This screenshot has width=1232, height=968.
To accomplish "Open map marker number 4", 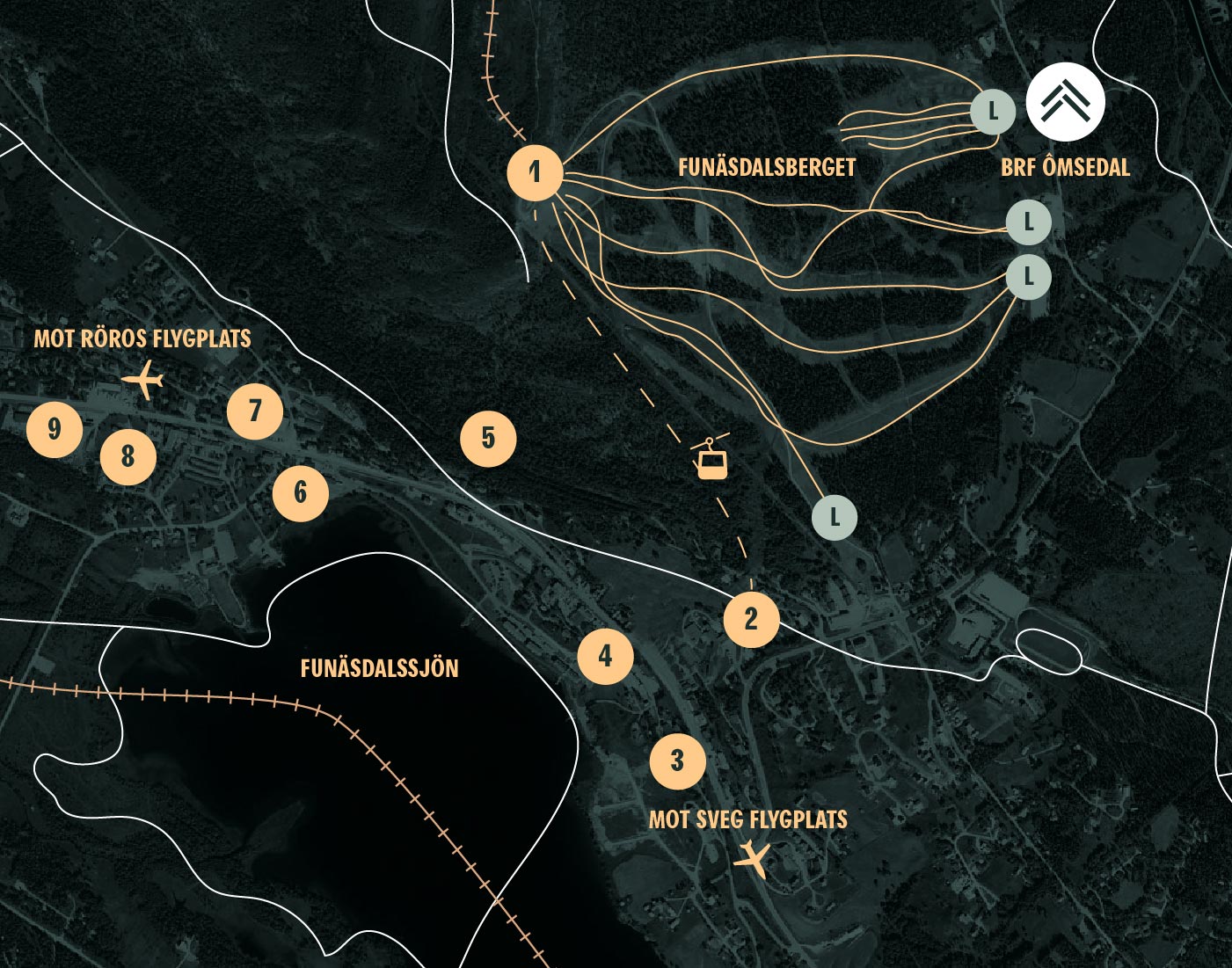I will [605, 656].
